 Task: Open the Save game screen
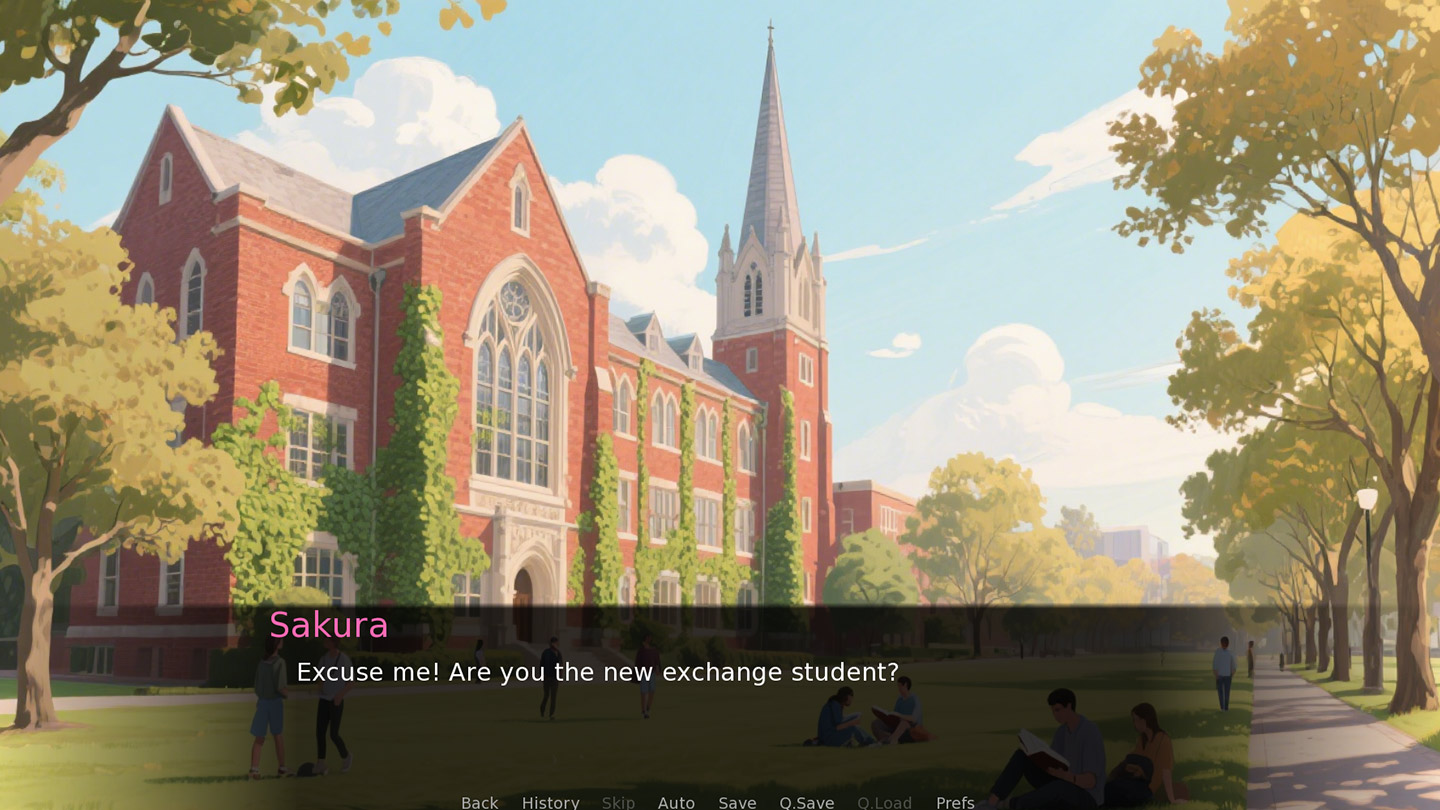coord(737,802)
